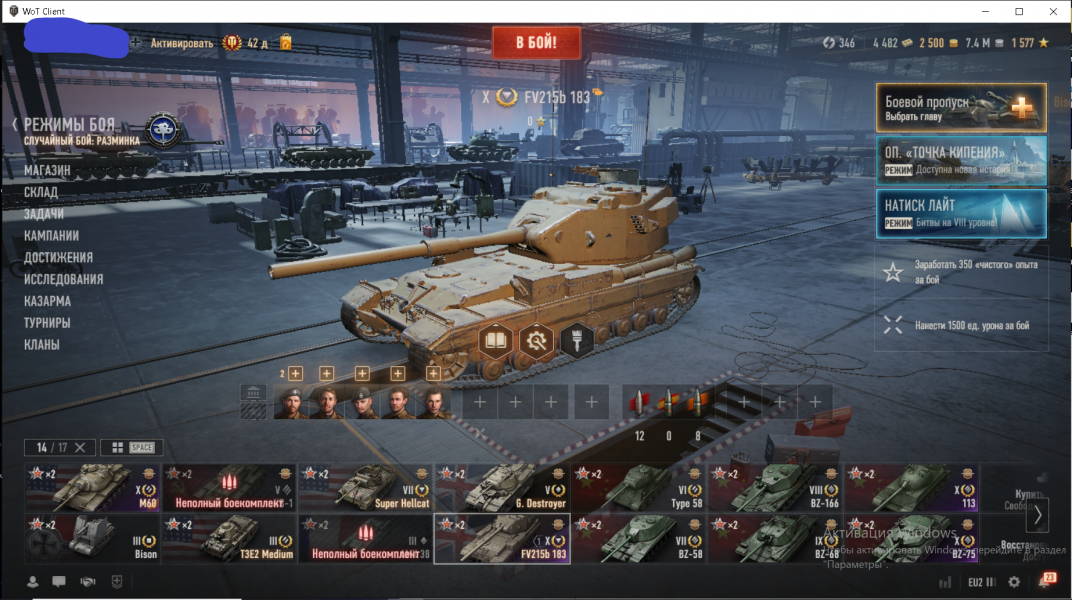Start battle with the В БОЙ! button
Viewport: 1072px width, 600px height.
tap(535, 43)
